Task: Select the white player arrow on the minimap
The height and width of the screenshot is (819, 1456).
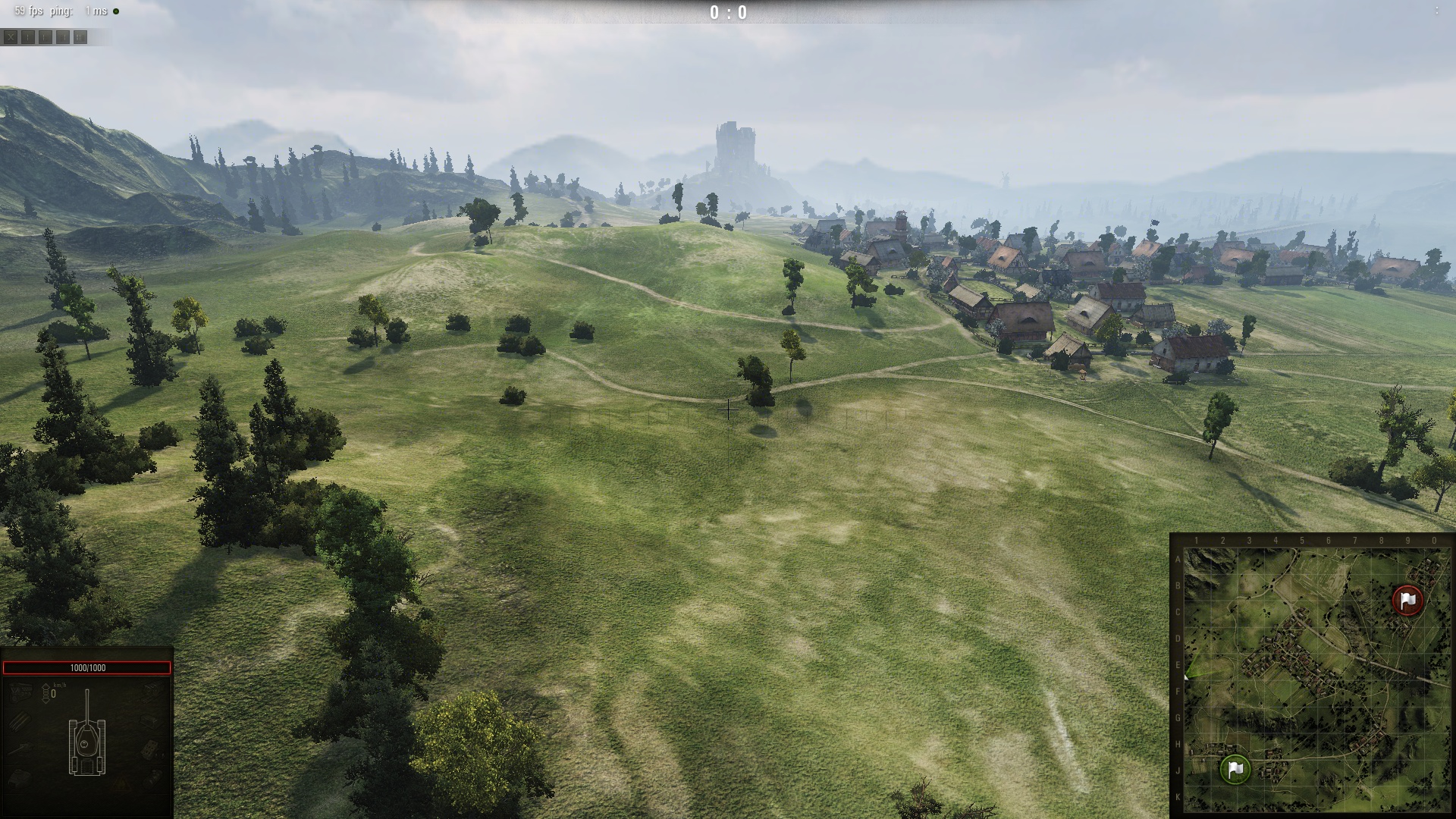Action: coord(1187,676)
